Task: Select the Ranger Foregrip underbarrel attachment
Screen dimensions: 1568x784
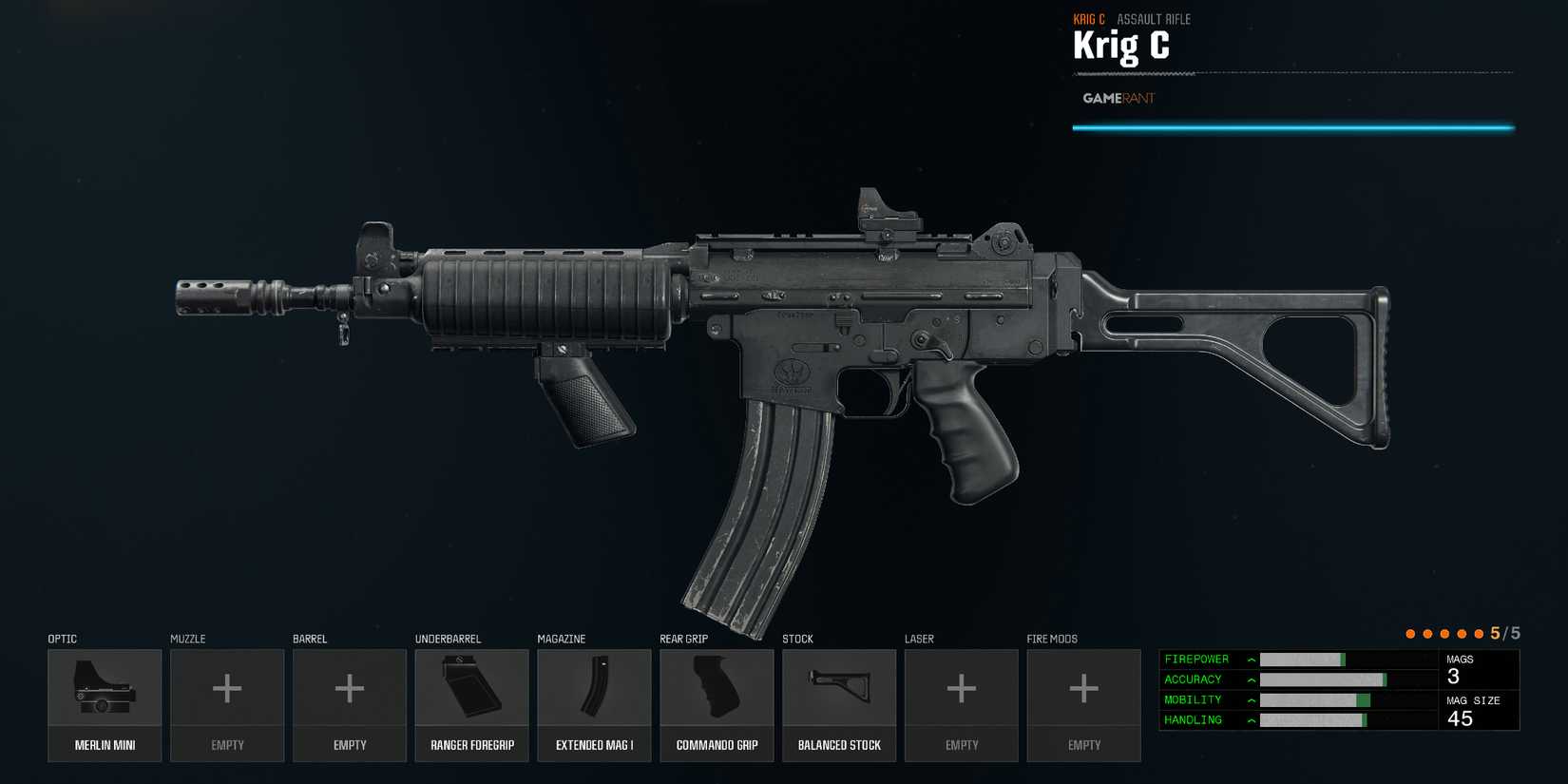Action: click(x=471, y=703)
